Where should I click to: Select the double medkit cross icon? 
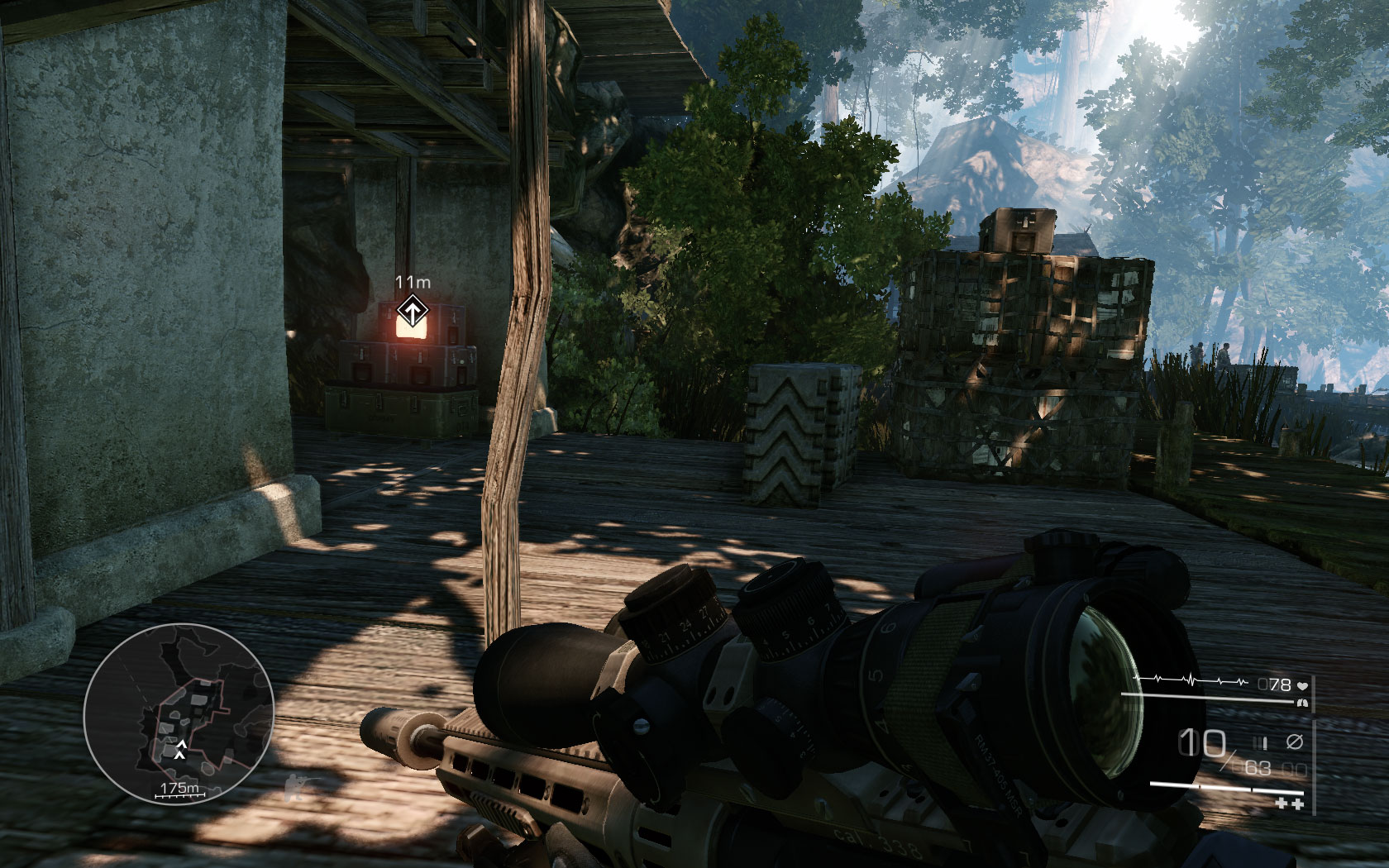(1290, 803)
